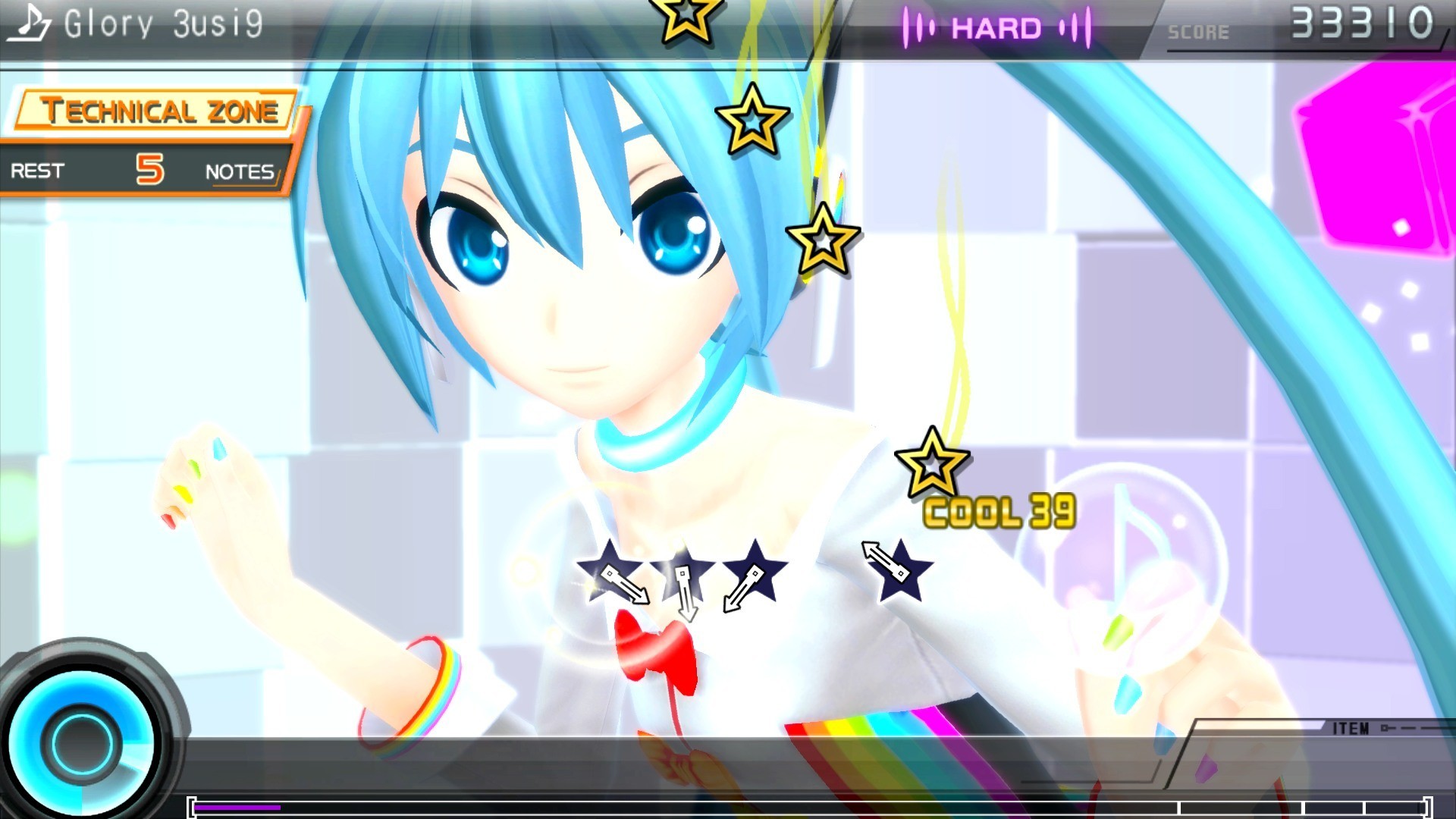Click the glowing hold gauge circle bottom-left
Viewport: 1456px width, 819px height.
point(80,739)
